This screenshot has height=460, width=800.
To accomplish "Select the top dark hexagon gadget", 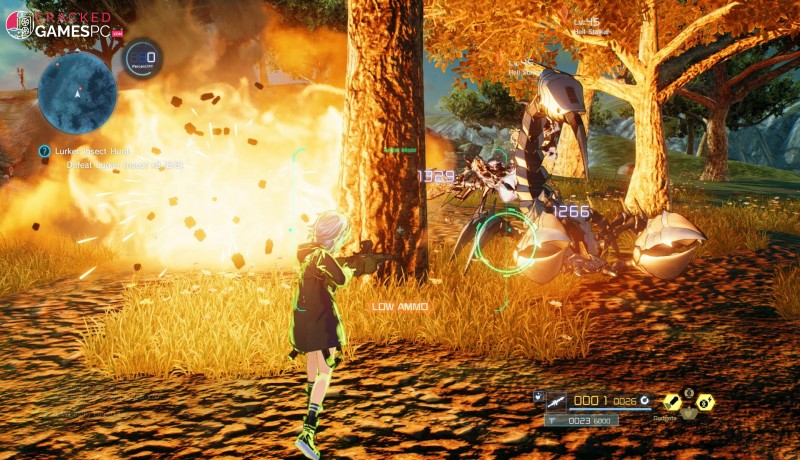I will 689,391.
